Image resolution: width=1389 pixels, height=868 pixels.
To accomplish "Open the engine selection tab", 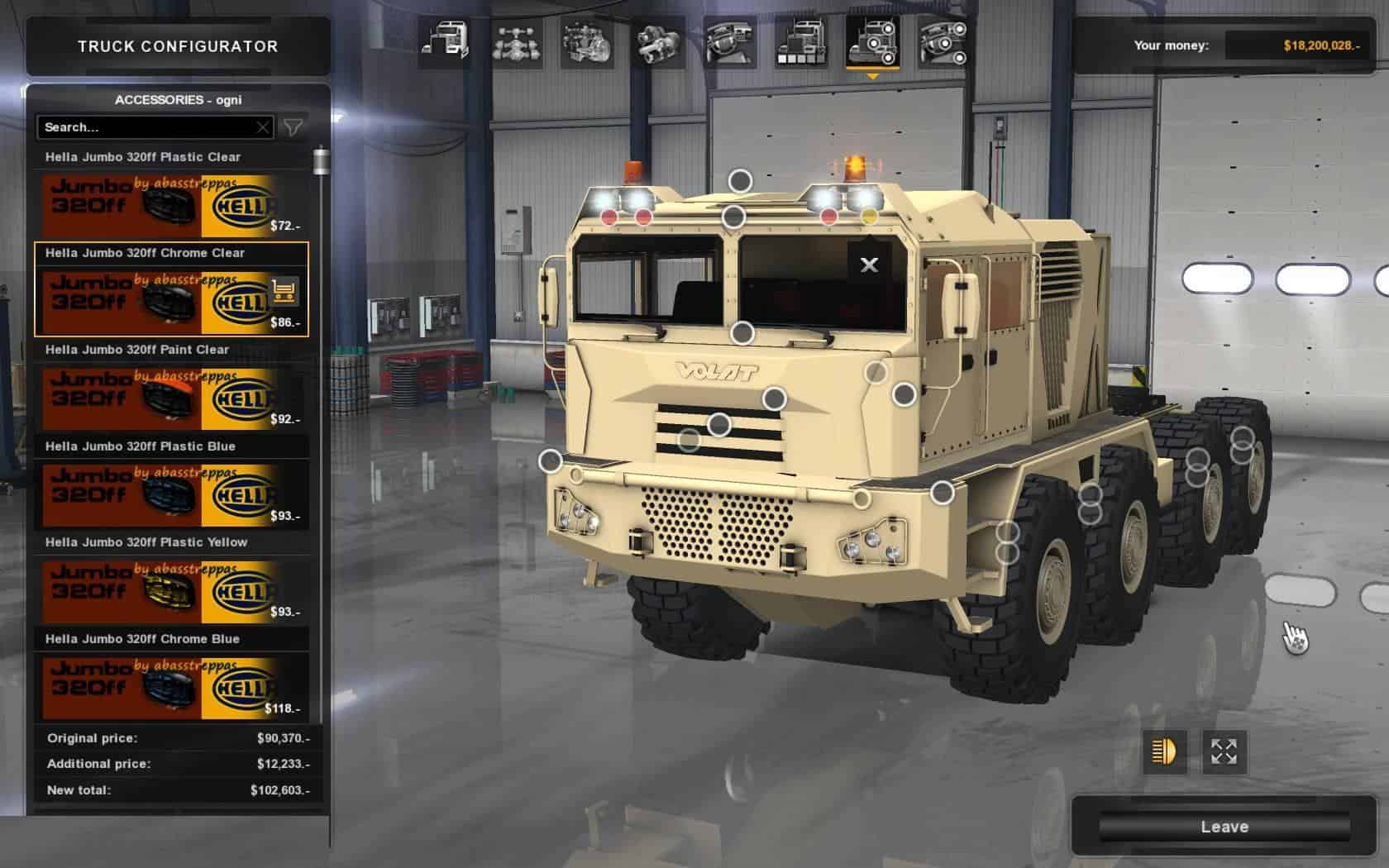I will pos(587,42).
